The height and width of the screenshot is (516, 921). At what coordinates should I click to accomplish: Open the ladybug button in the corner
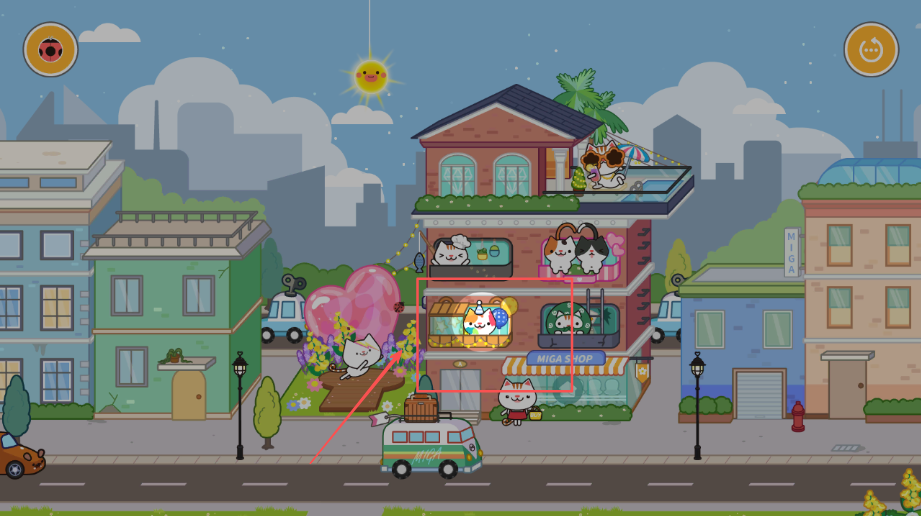pos(50,49)
